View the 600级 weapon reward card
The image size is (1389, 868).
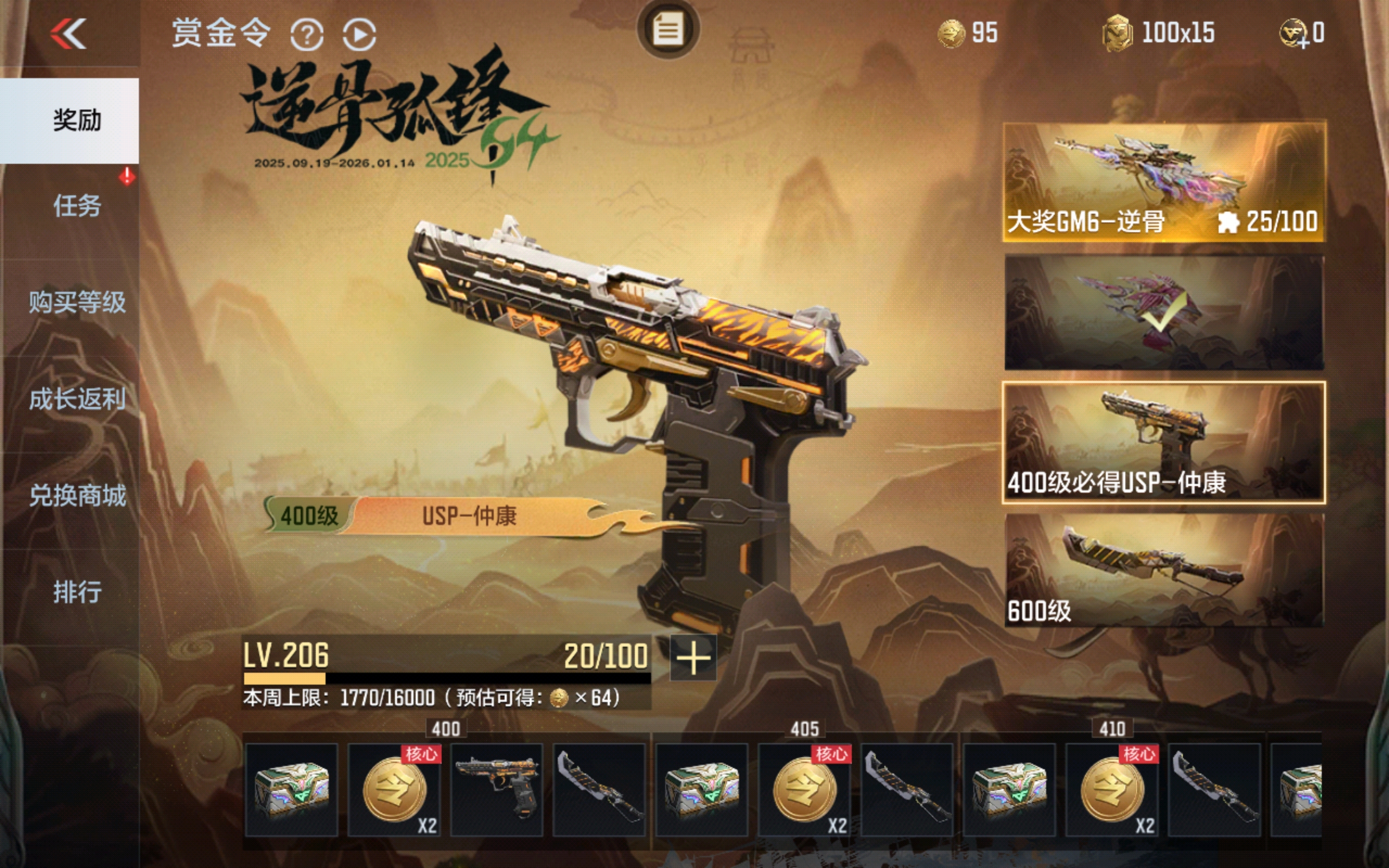1164,570
